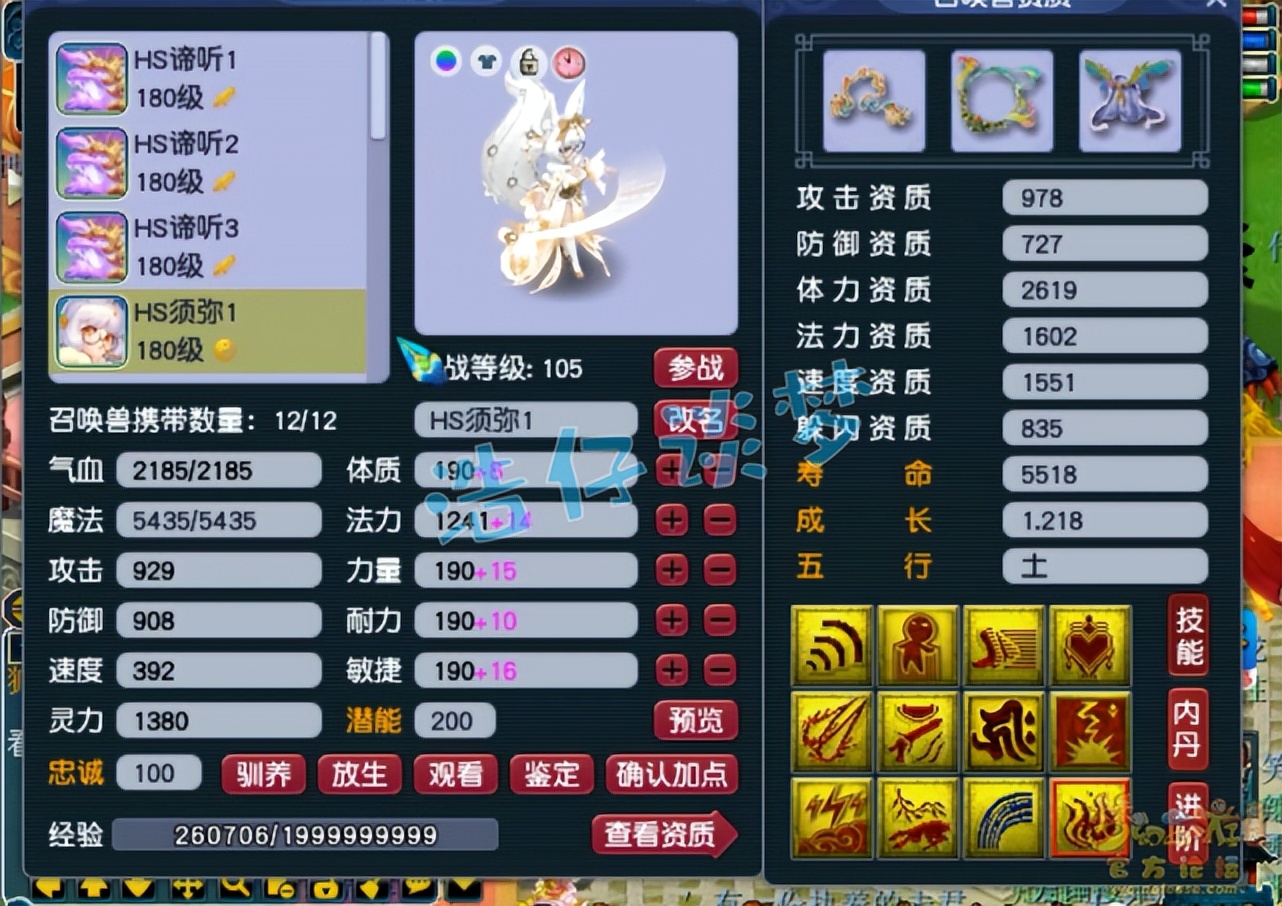
Task: Click the lightning bolt skill icon
Action: (x=831, y=817)
